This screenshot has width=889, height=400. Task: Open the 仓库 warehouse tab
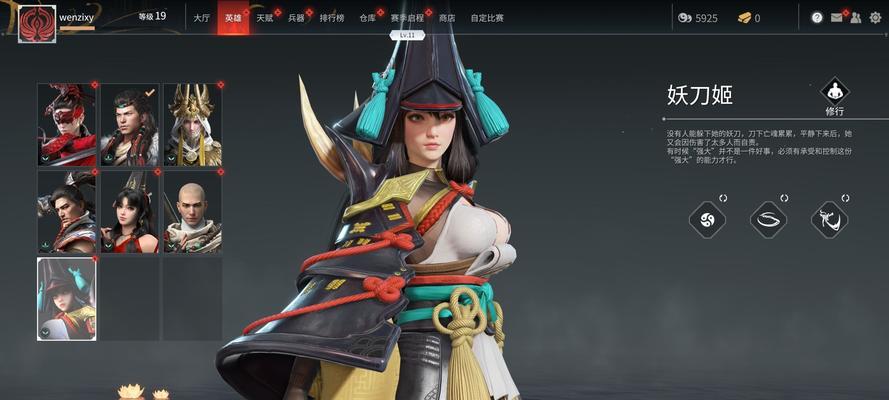tap(368, 17)
